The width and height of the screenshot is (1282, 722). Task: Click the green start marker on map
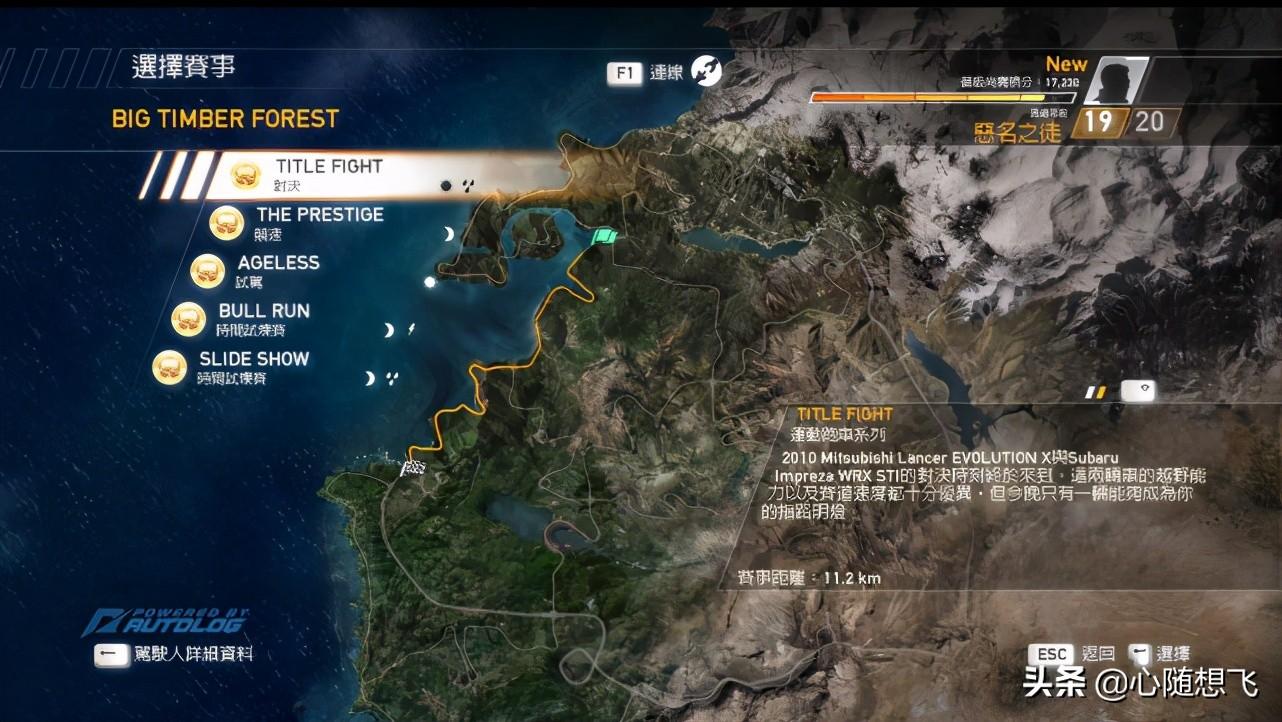click(x=603, y=236)
